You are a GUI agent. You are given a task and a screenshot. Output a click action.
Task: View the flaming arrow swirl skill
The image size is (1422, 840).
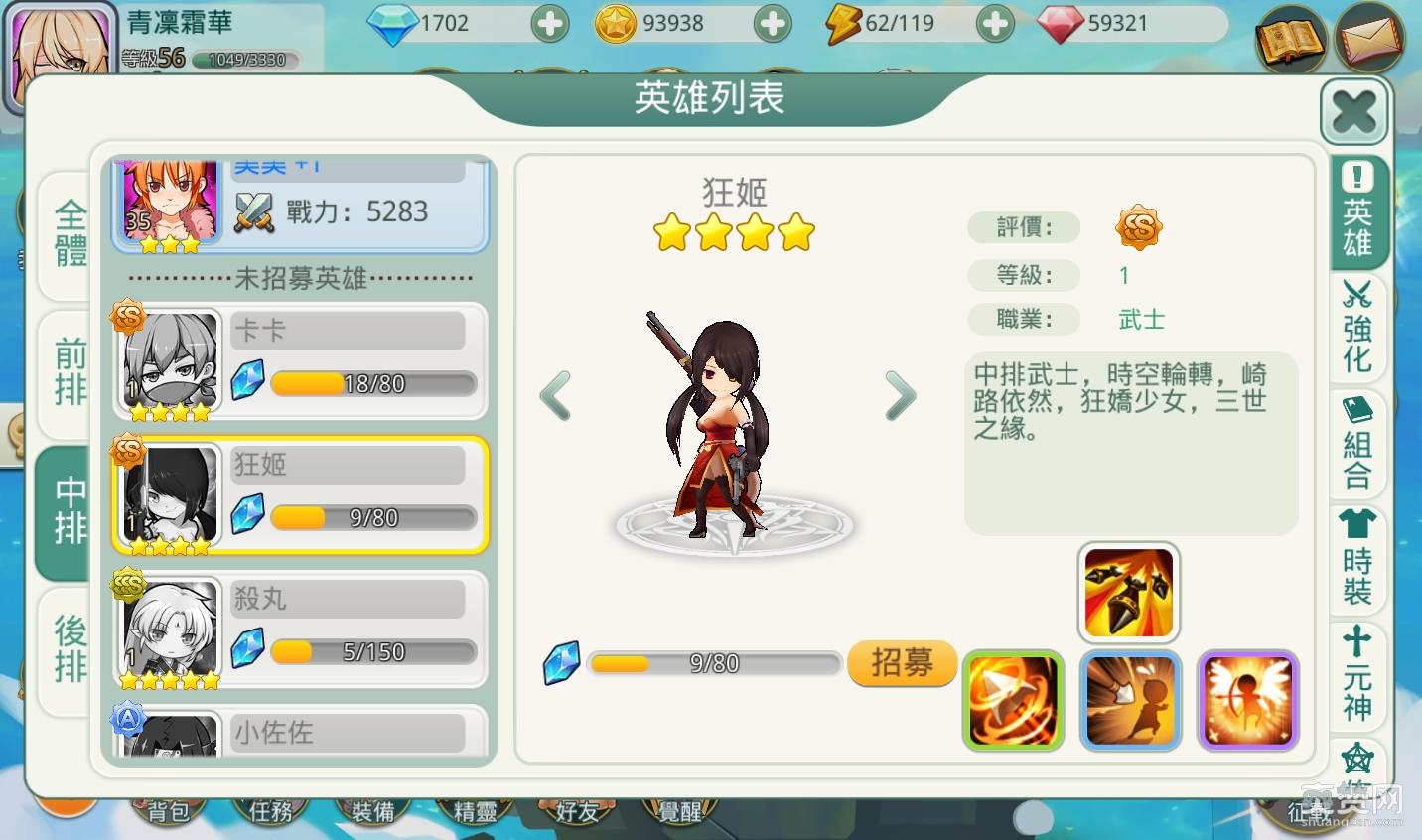click(x=1013, y=700)
